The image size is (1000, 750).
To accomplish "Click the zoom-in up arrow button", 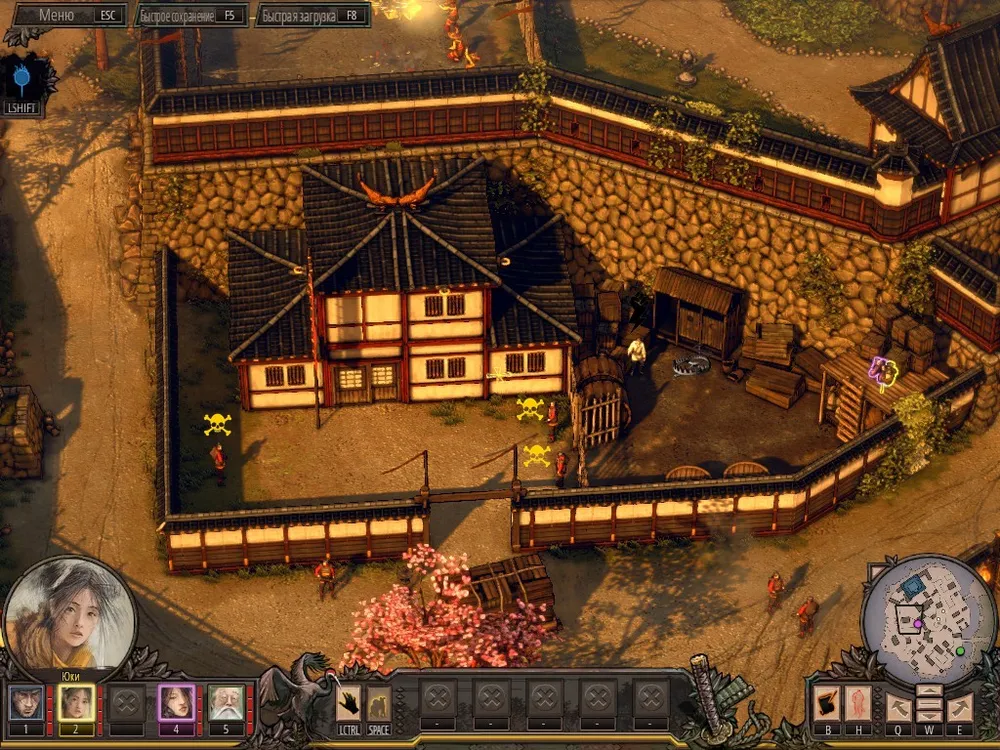I will (x=929, y=691).
